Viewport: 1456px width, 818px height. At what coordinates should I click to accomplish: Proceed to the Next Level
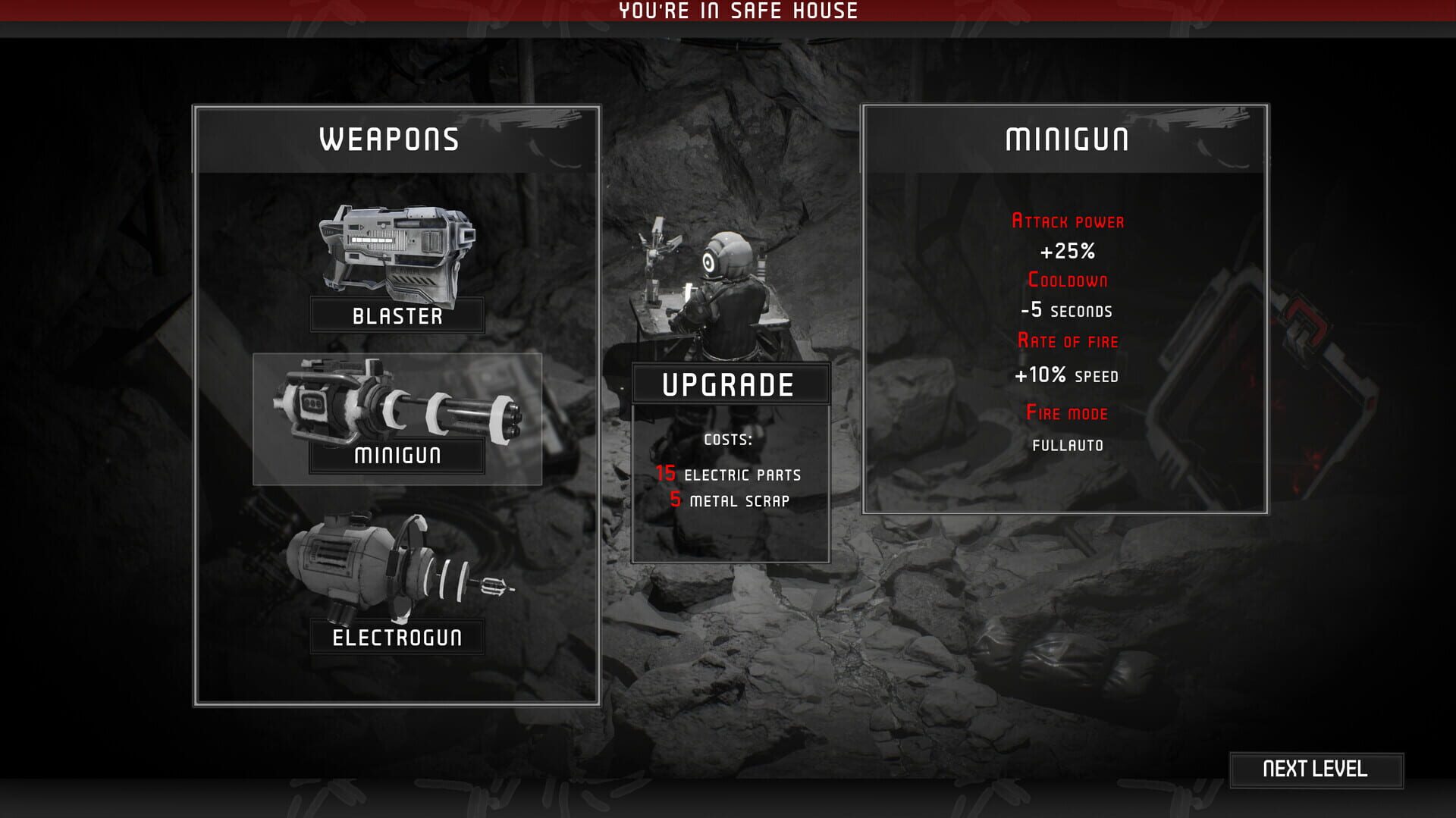1316,769
